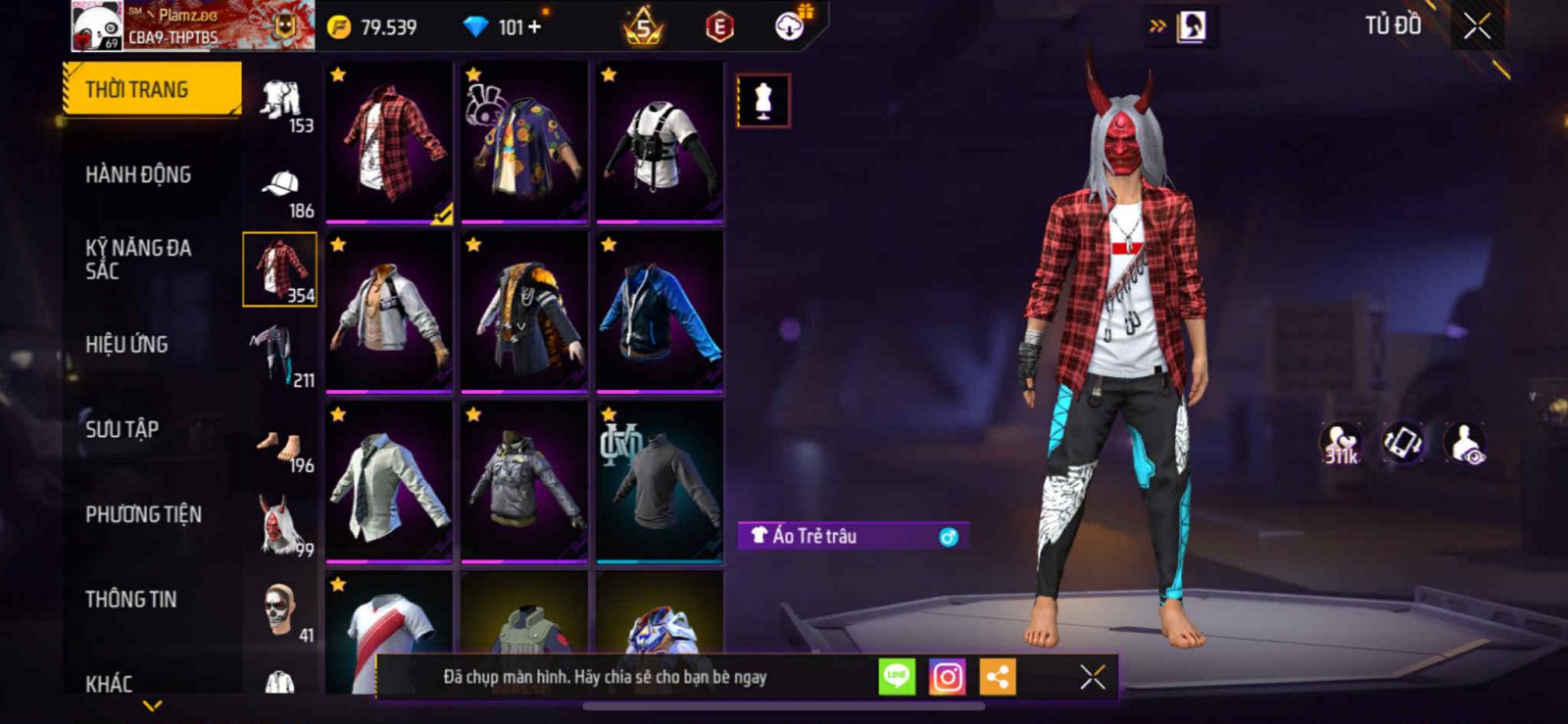Image resolution: width=1568 pixels, height=724 pixels.
Task: Select the Kỹ Năng Đa Sắc tab
Action: 138,260
